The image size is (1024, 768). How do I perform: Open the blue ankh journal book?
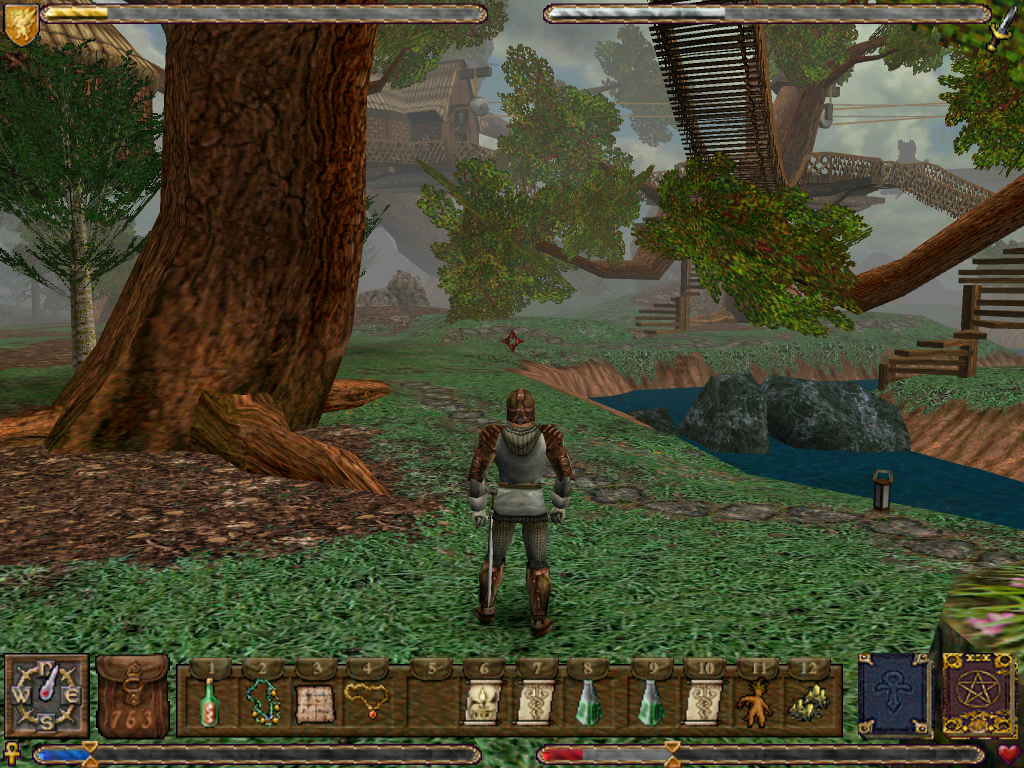[893, 695]
